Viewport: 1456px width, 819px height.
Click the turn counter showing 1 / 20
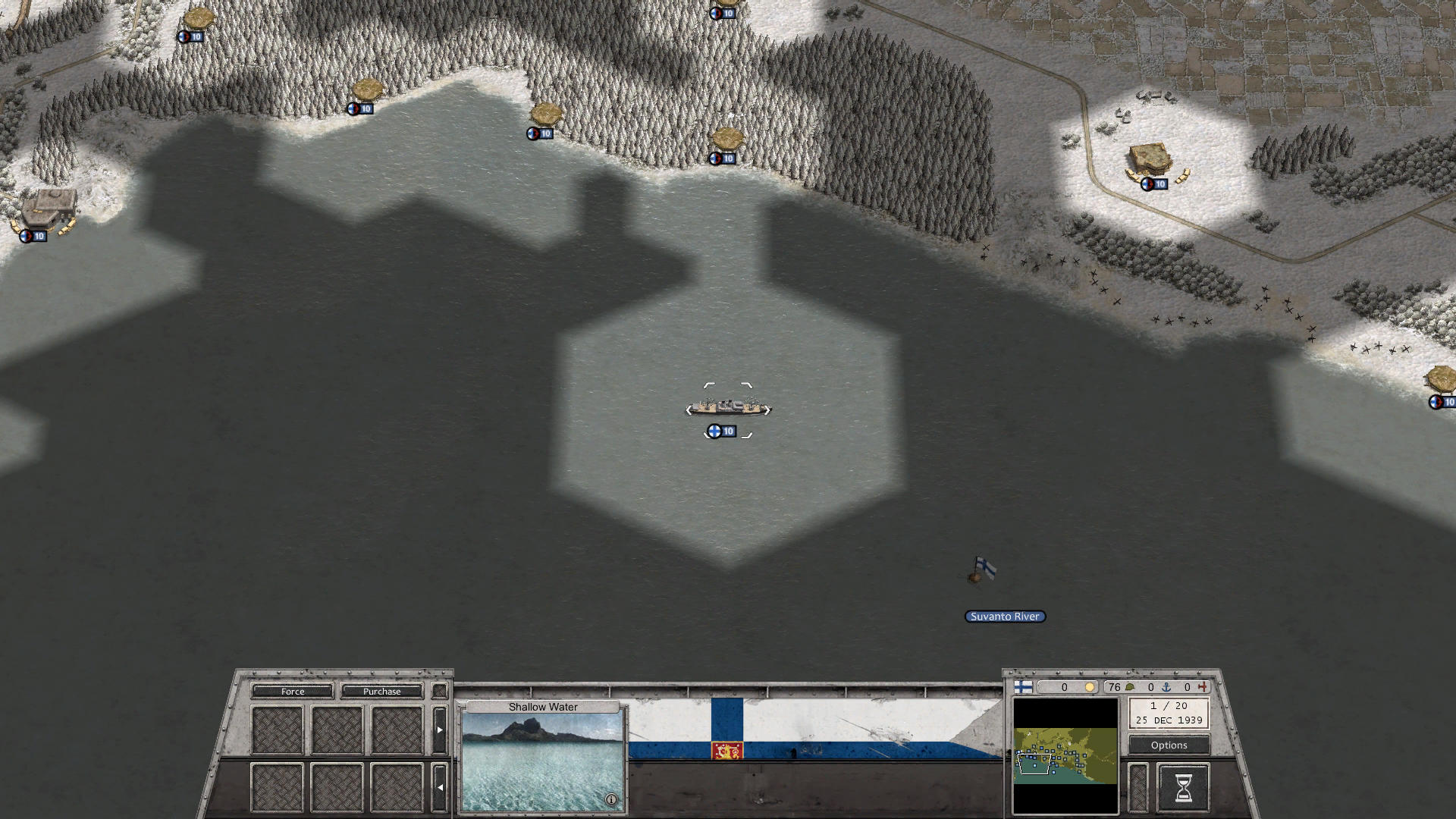[x=1169, y=707]
